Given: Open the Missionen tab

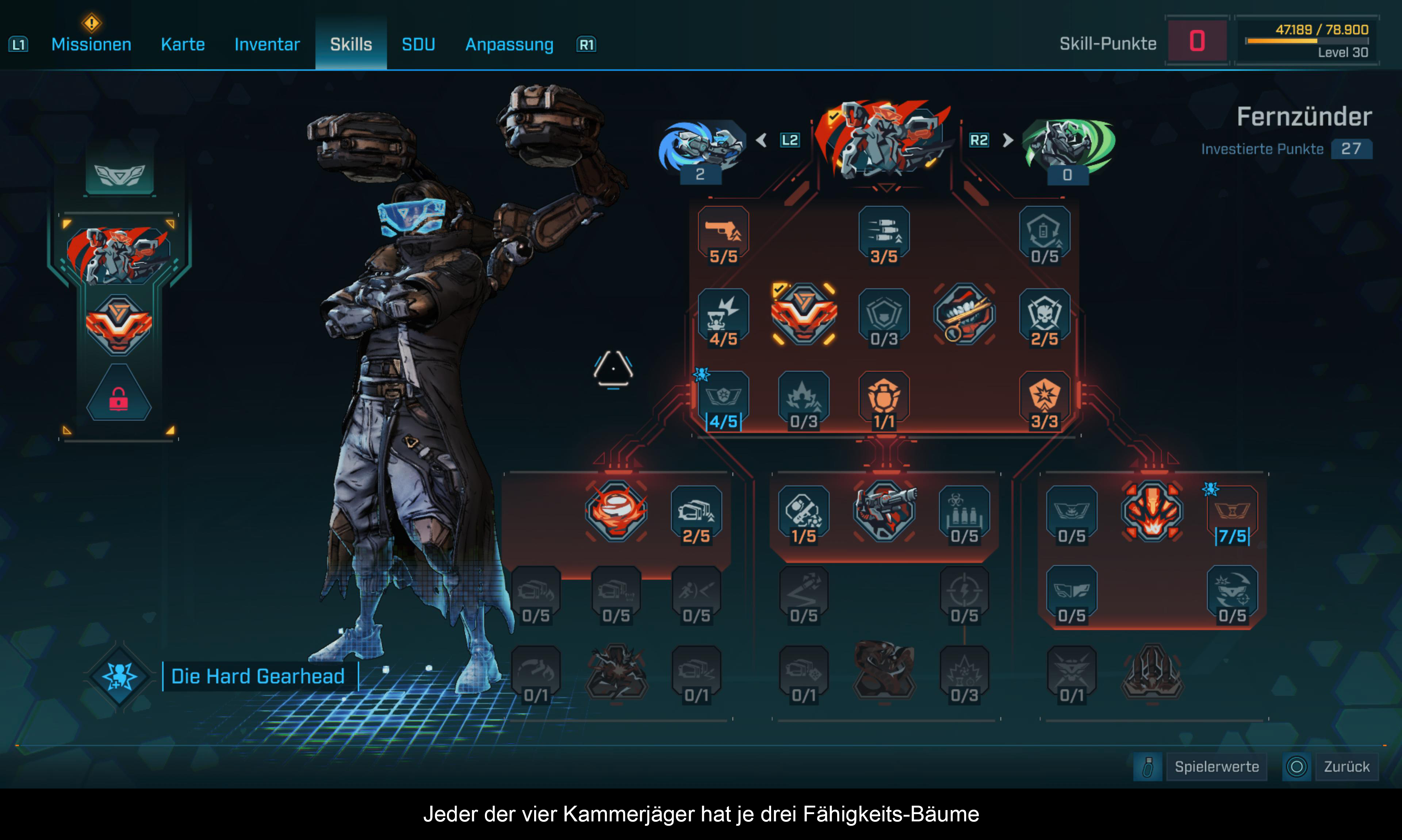Looking at the screenshot, I should pos(91,44).
